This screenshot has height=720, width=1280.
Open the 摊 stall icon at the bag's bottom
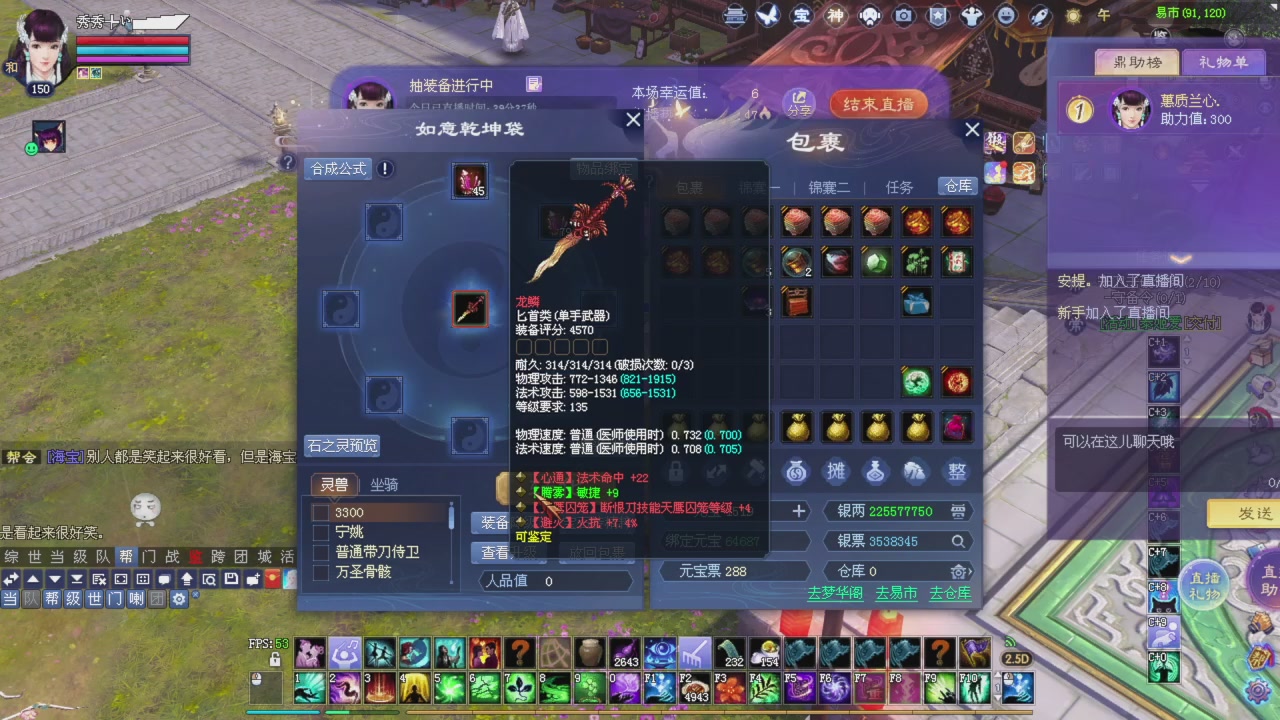click(835, 471)
